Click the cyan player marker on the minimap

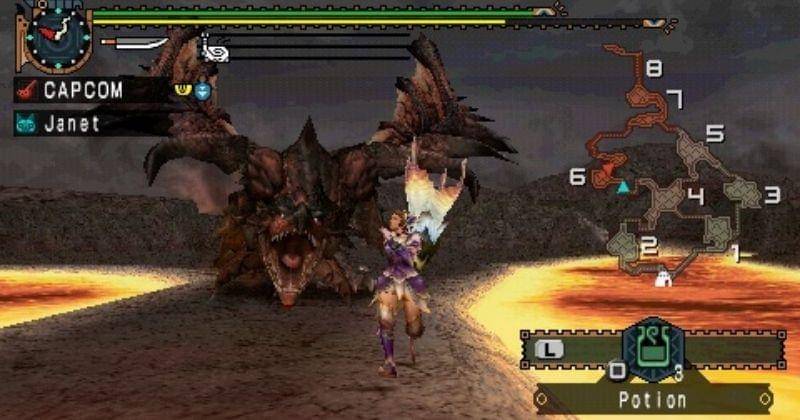[x=625, y=187]
